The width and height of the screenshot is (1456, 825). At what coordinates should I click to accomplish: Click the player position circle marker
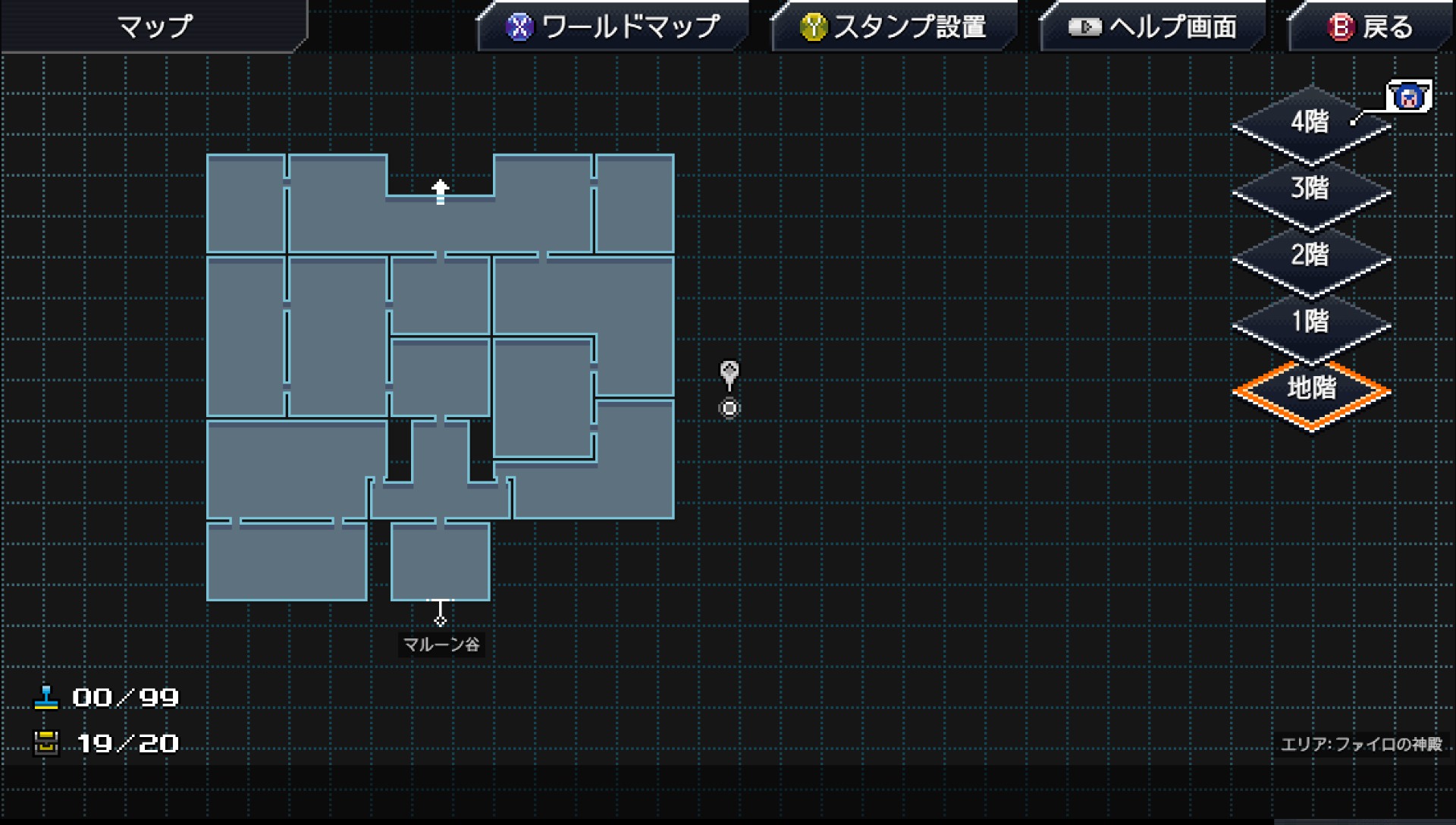click(x=729, y=408)
